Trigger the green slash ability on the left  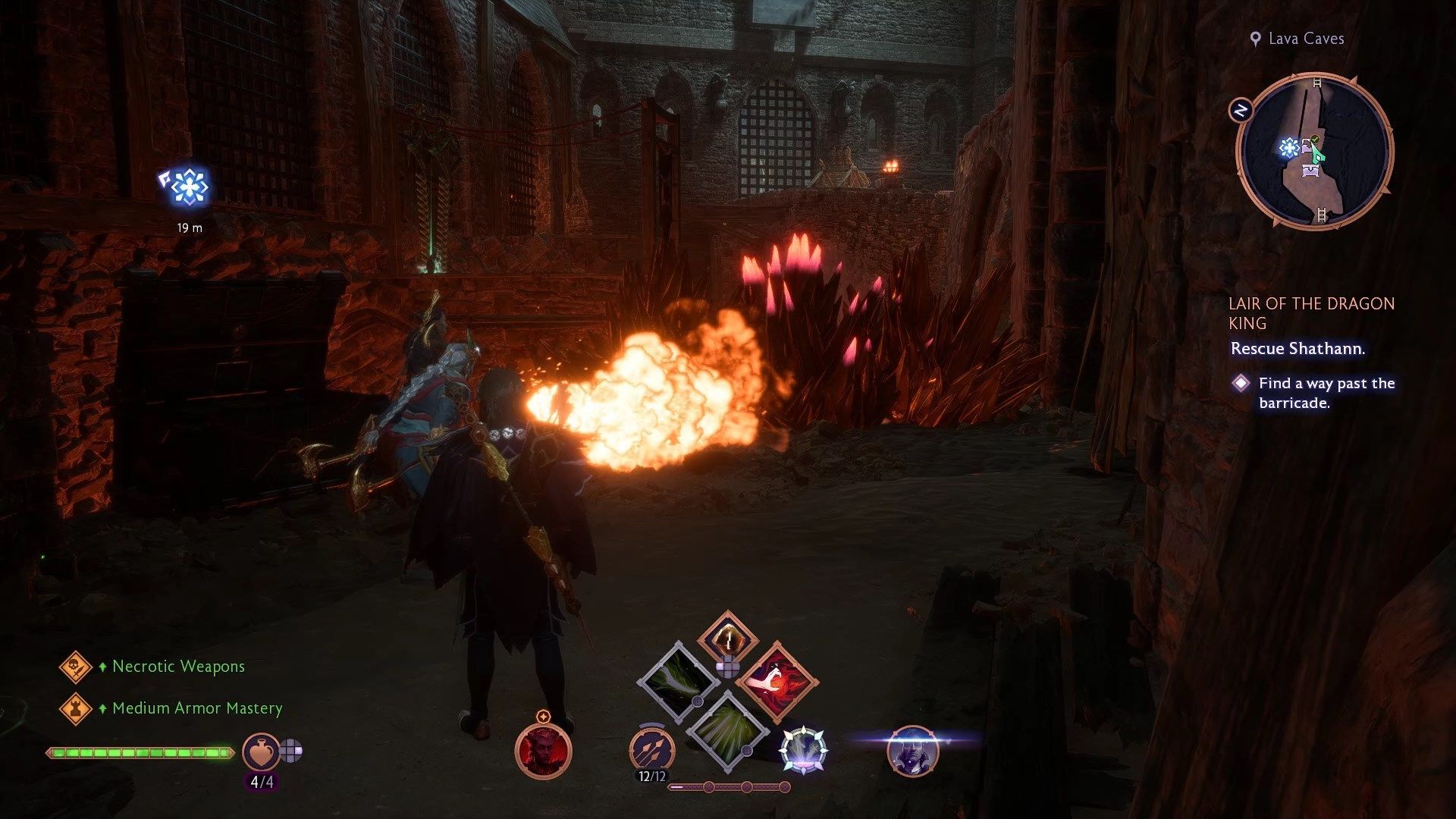coord(677,680)
